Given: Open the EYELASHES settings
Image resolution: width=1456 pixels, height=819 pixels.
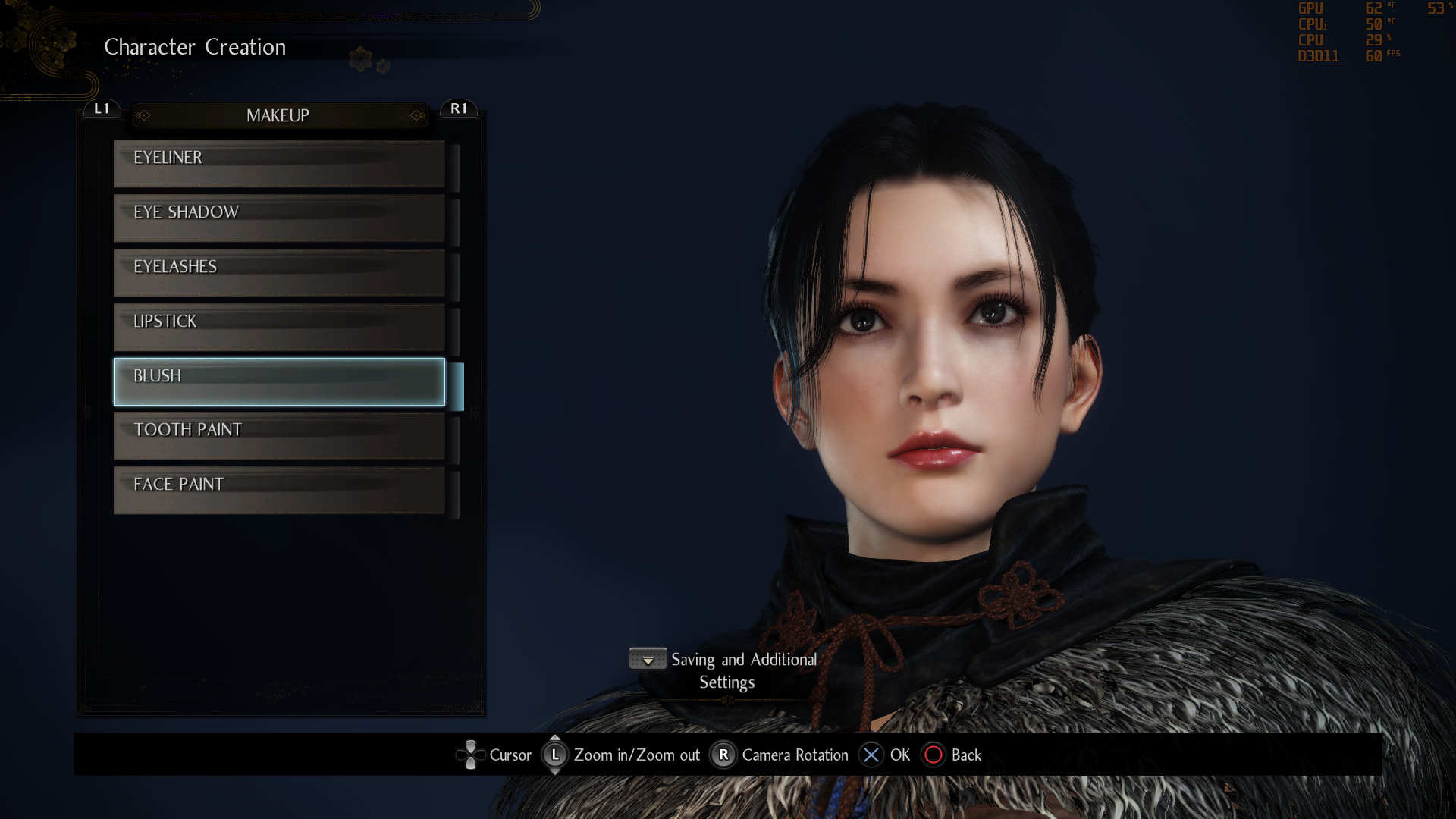Looking at the screenshot, I should pos(278,272).
